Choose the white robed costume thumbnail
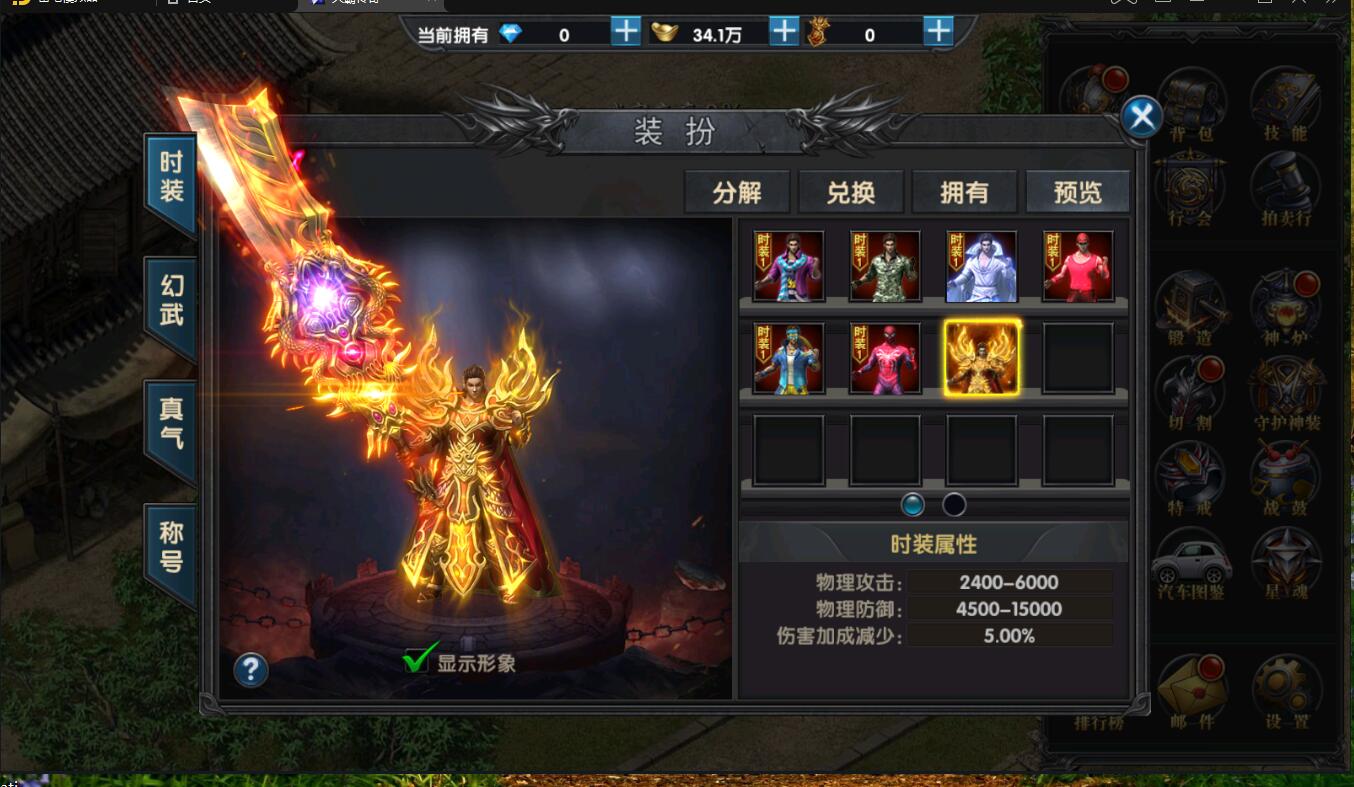Screen dimensions: 1354x787 click(981, 266)
